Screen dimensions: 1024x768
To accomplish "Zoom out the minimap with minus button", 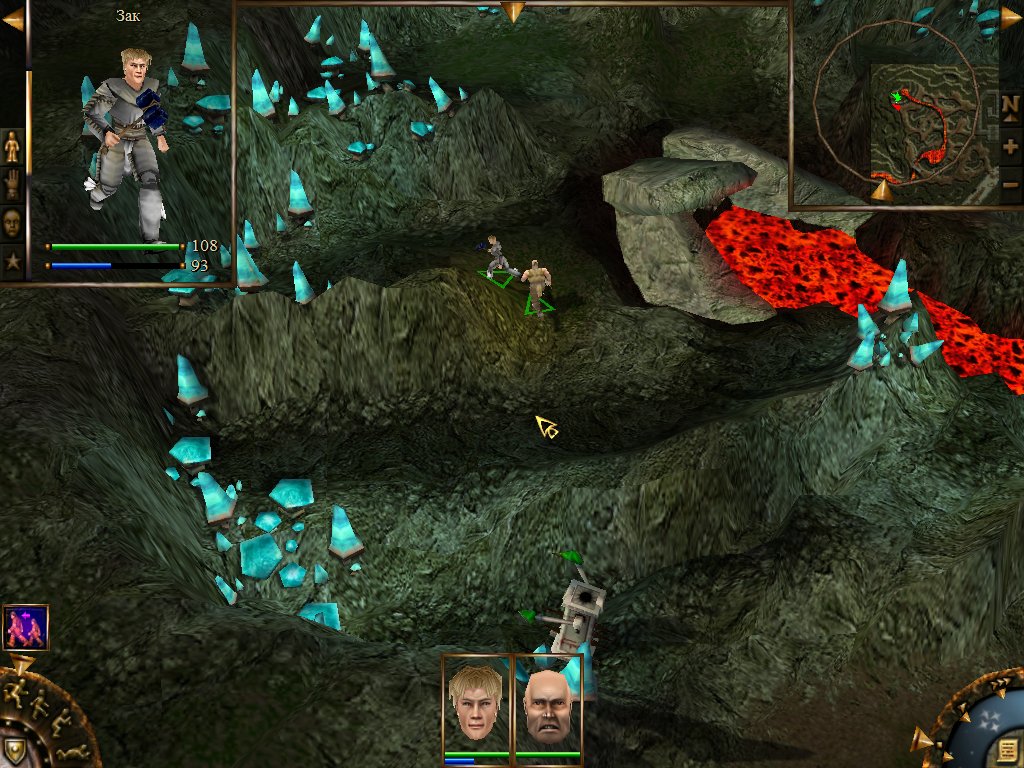I will point(1010,184).
